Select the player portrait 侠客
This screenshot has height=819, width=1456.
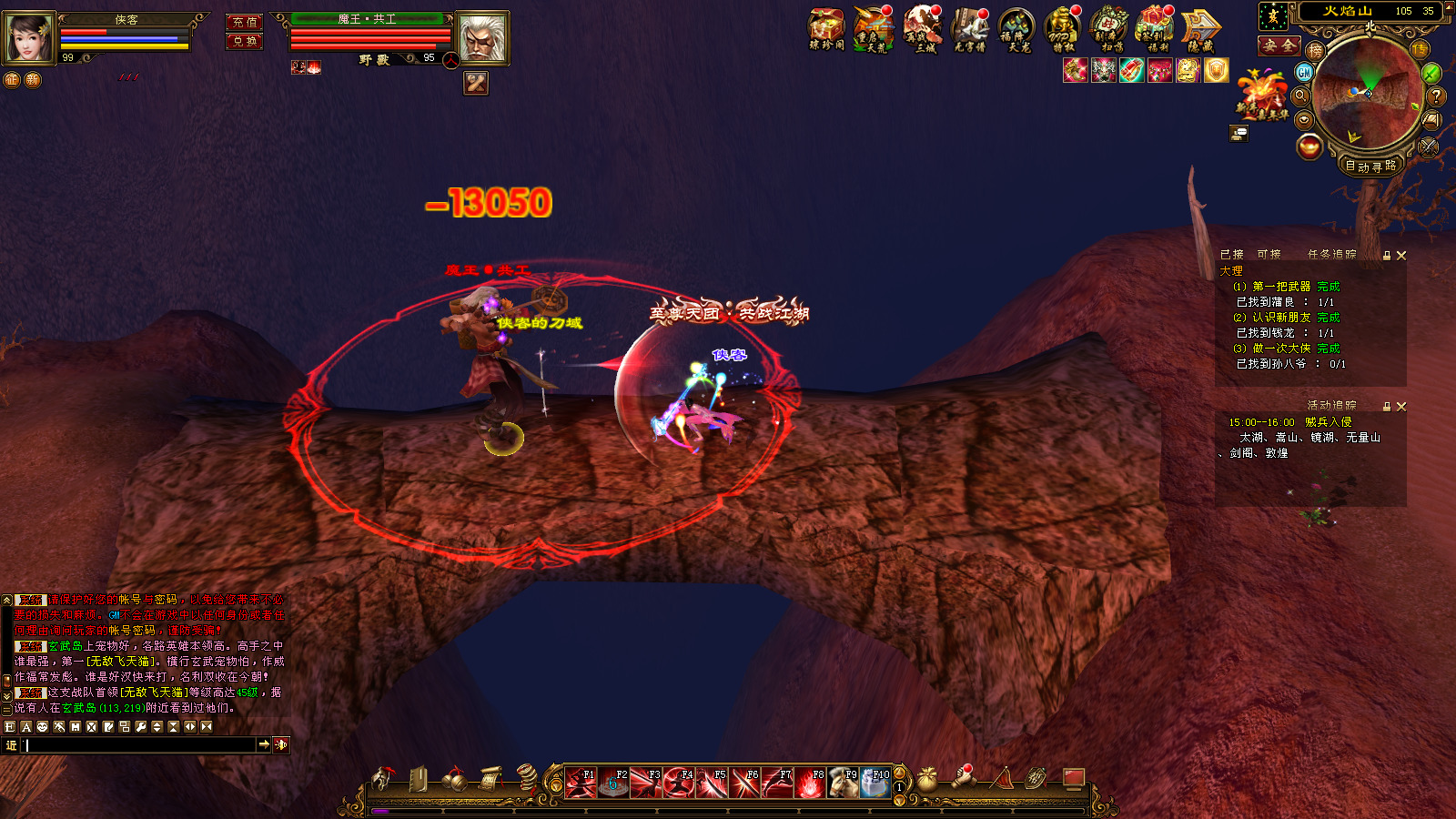pyautogui.click(x=29, y=38)
